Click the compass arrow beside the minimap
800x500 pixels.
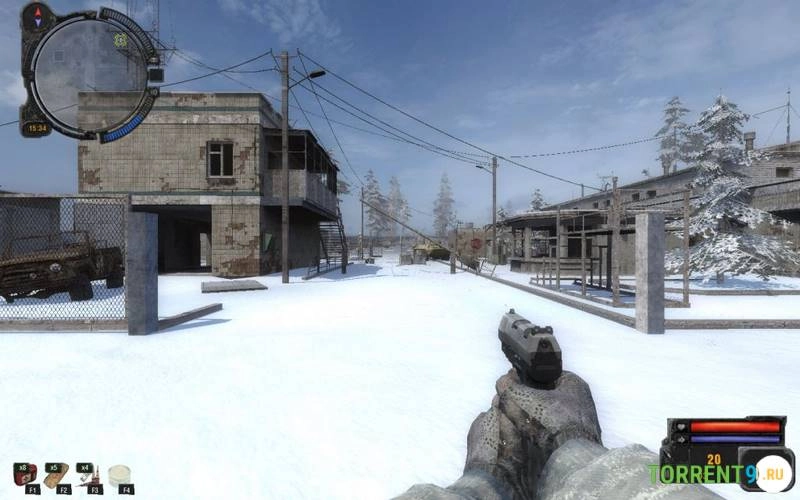[x=38, y=15]
